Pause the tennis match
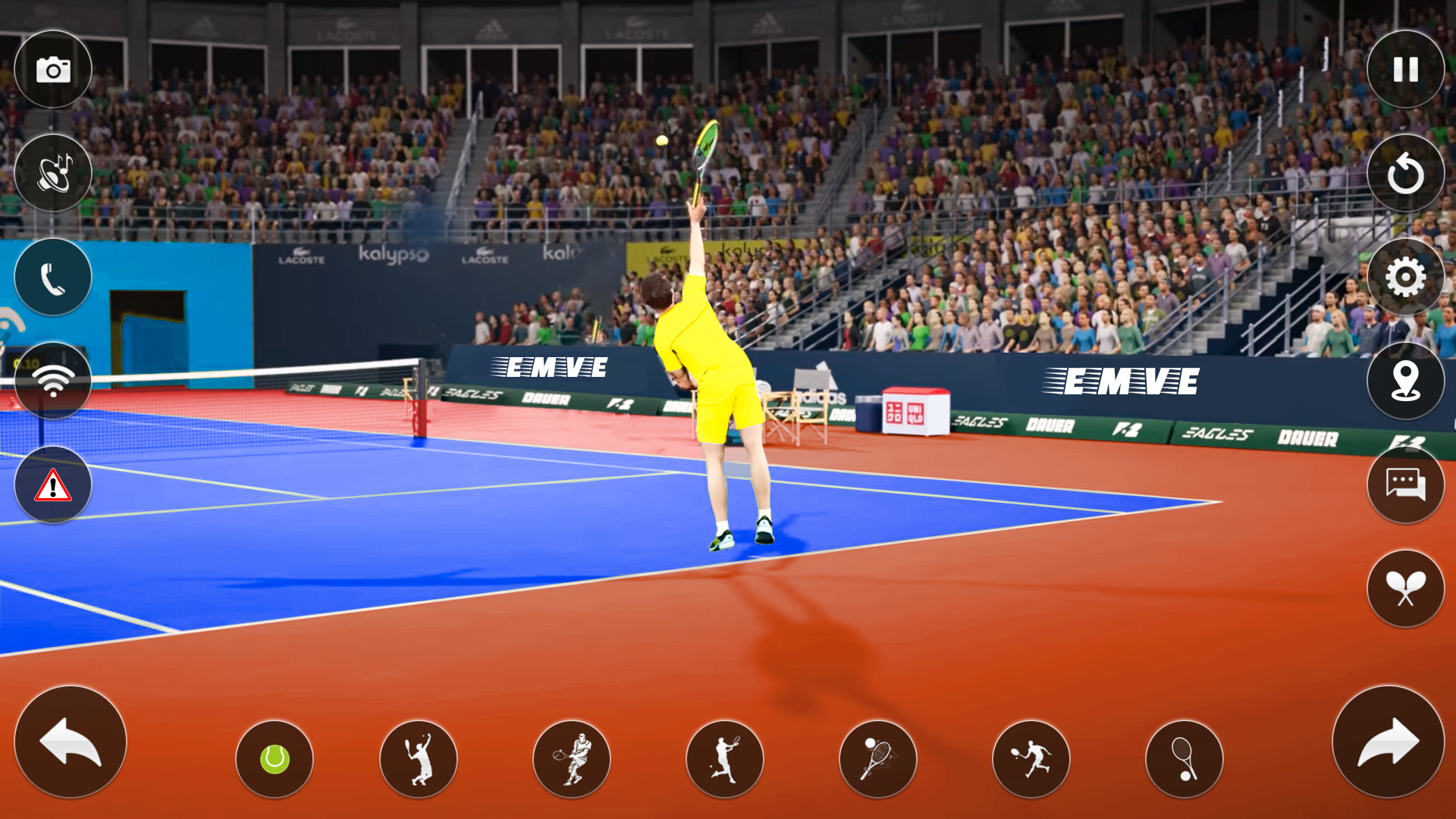 pyautogui.click(x=1405, y=68)
